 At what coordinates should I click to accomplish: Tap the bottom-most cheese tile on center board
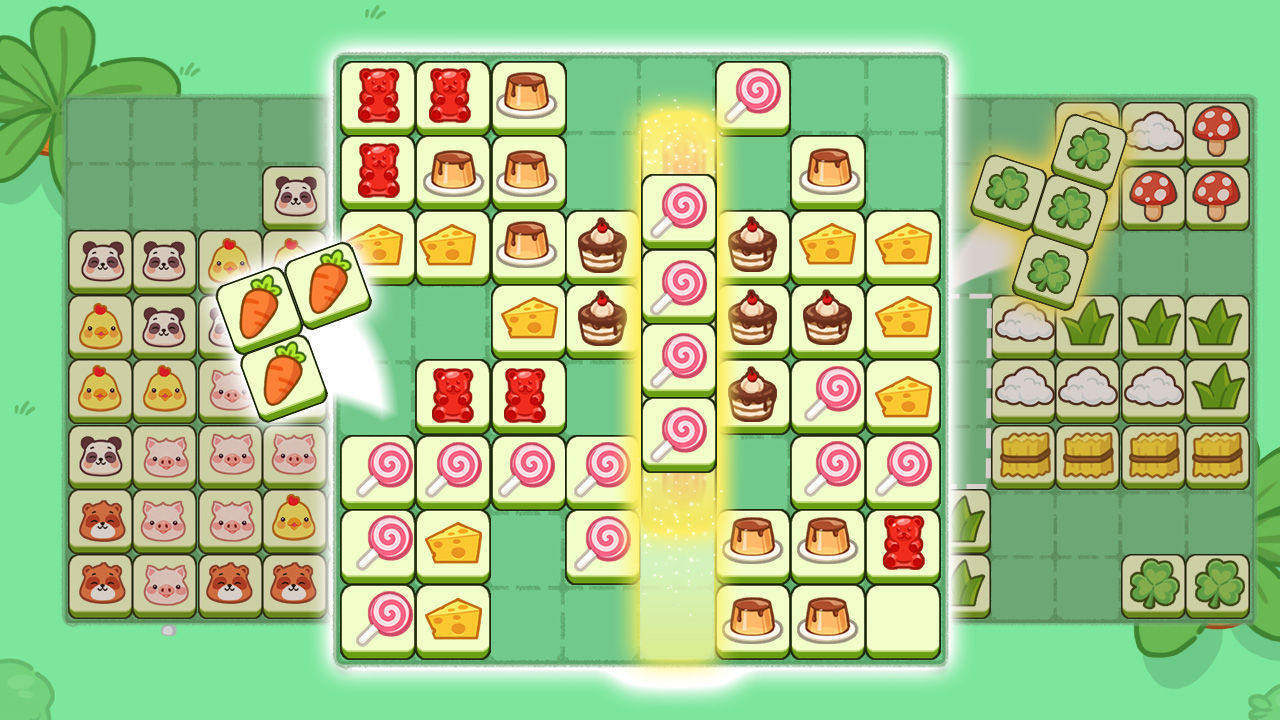point(453,620)
